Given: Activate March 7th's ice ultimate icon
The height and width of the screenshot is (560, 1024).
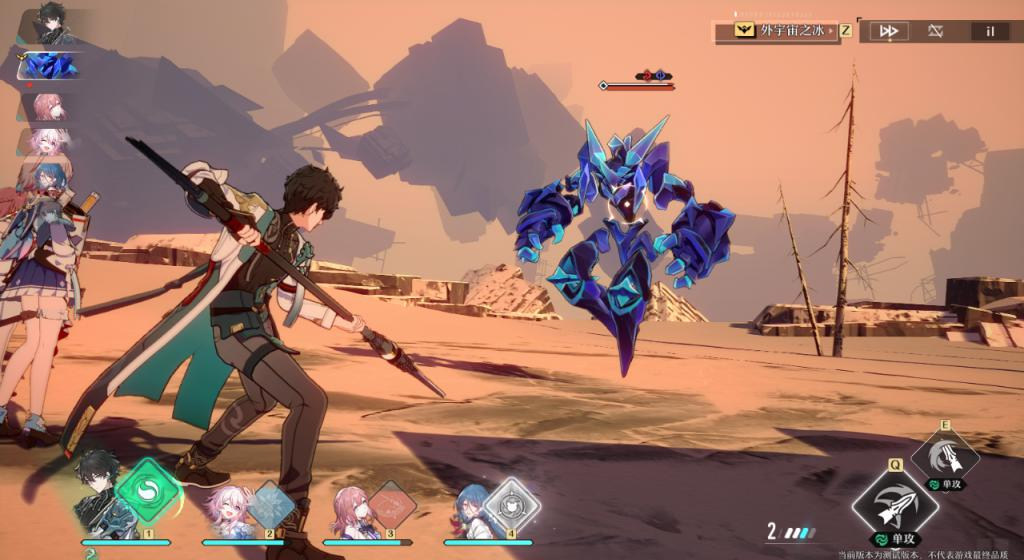Looking at the screenshot, I should 270,502.
